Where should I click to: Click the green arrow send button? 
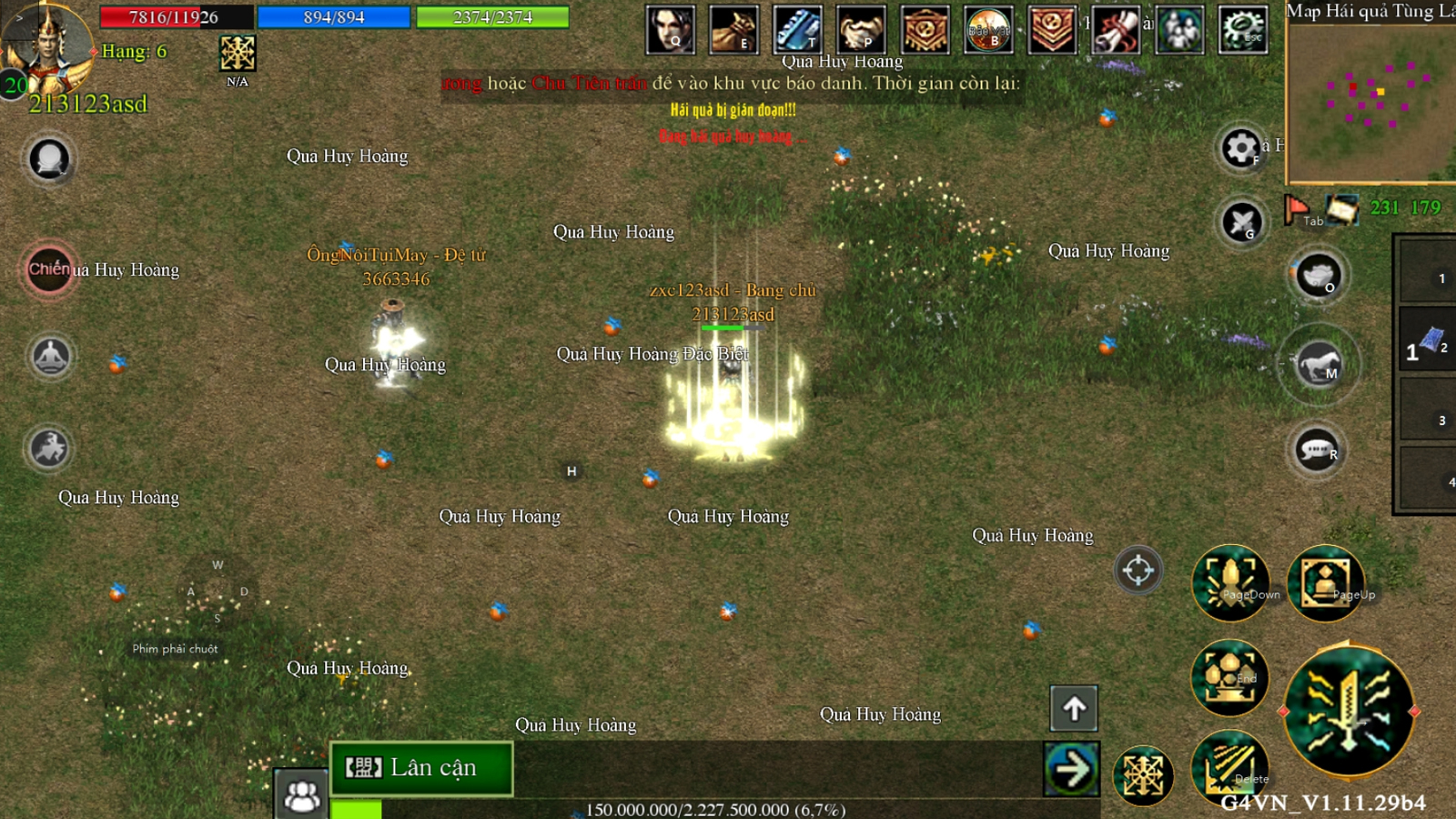[1071, 770]
